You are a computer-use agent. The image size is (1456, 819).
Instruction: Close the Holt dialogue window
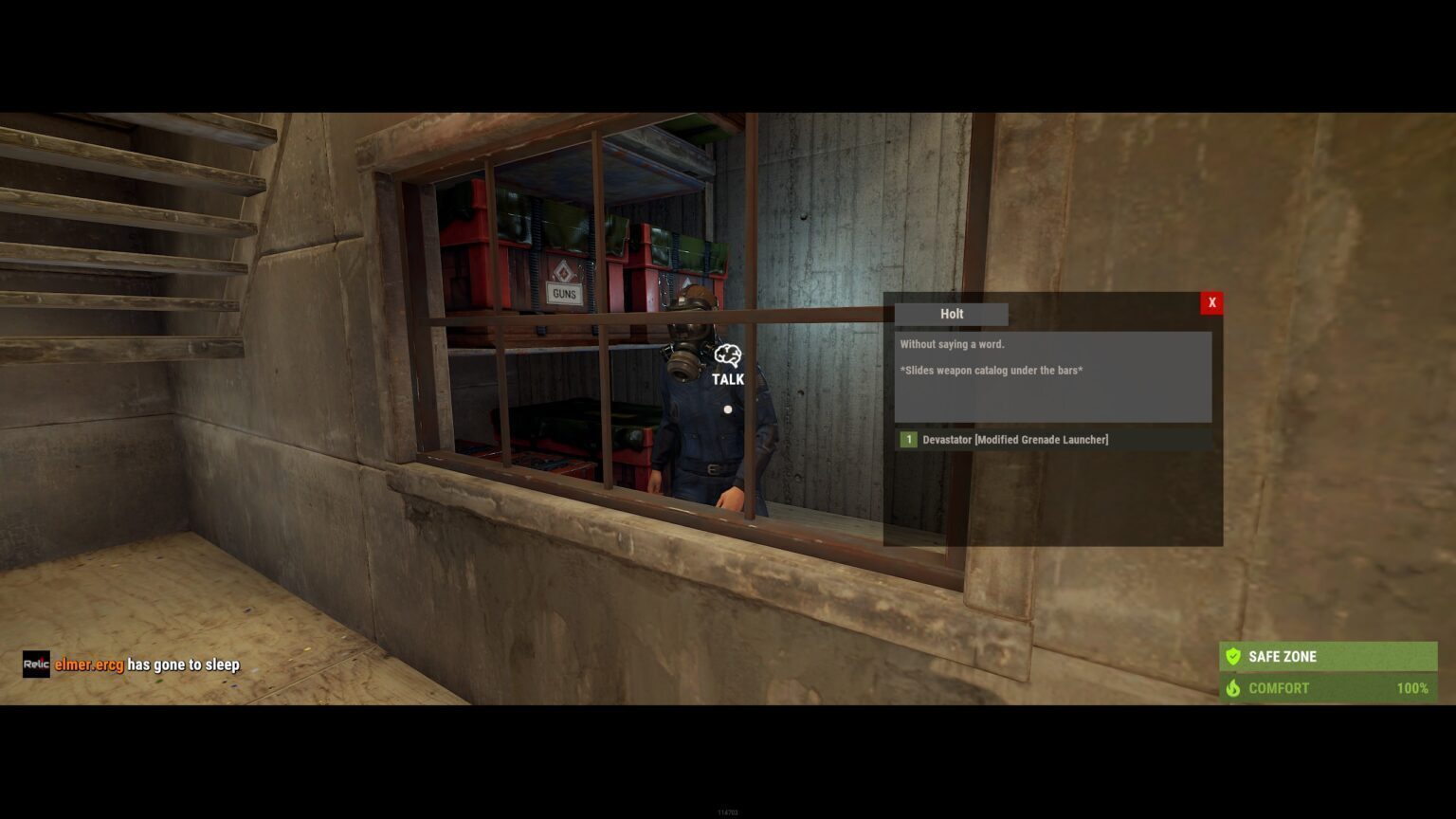pyautogui.click(x=1211, y=302)
